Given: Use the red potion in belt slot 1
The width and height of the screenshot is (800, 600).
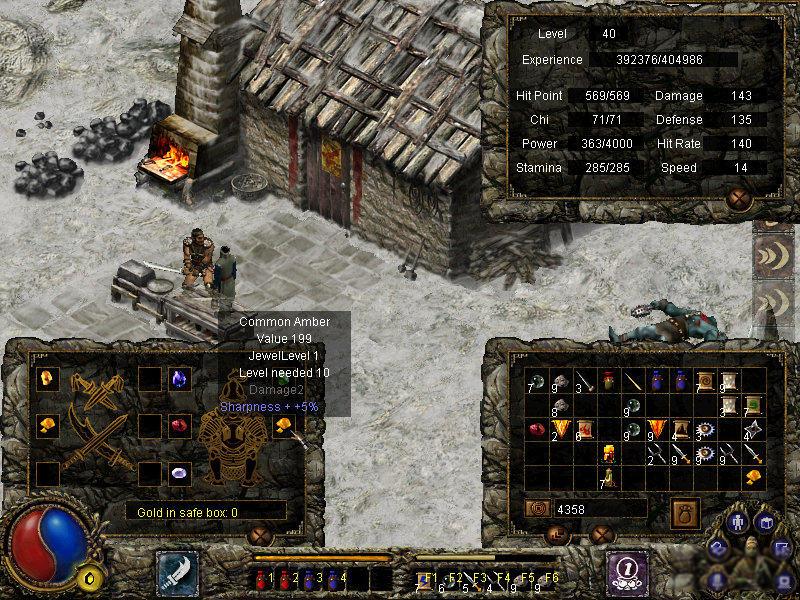Looking at the screenshot, I should 261,577.
